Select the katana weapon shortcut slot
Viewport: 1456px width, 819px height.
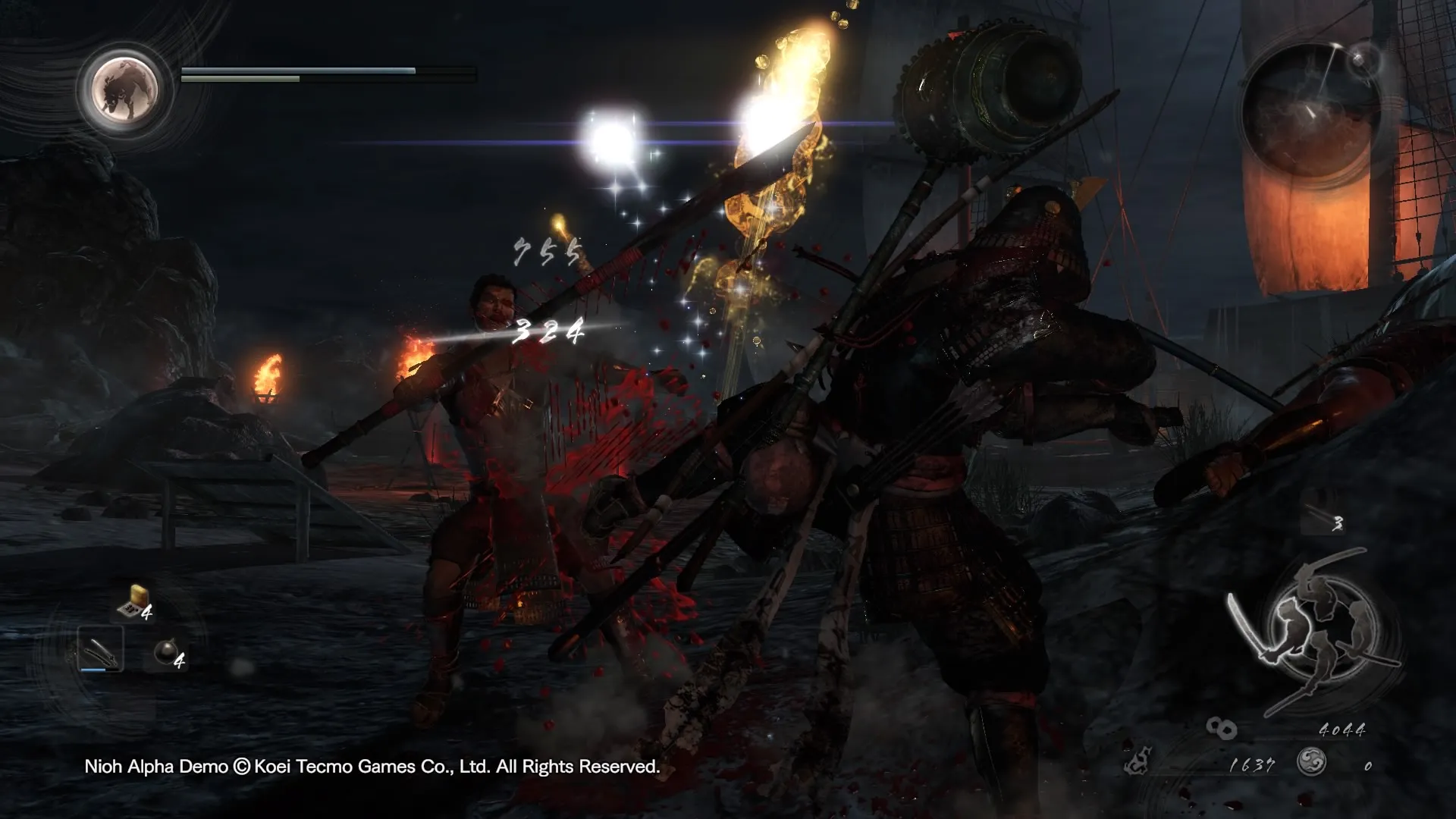[x=100, y=650]
